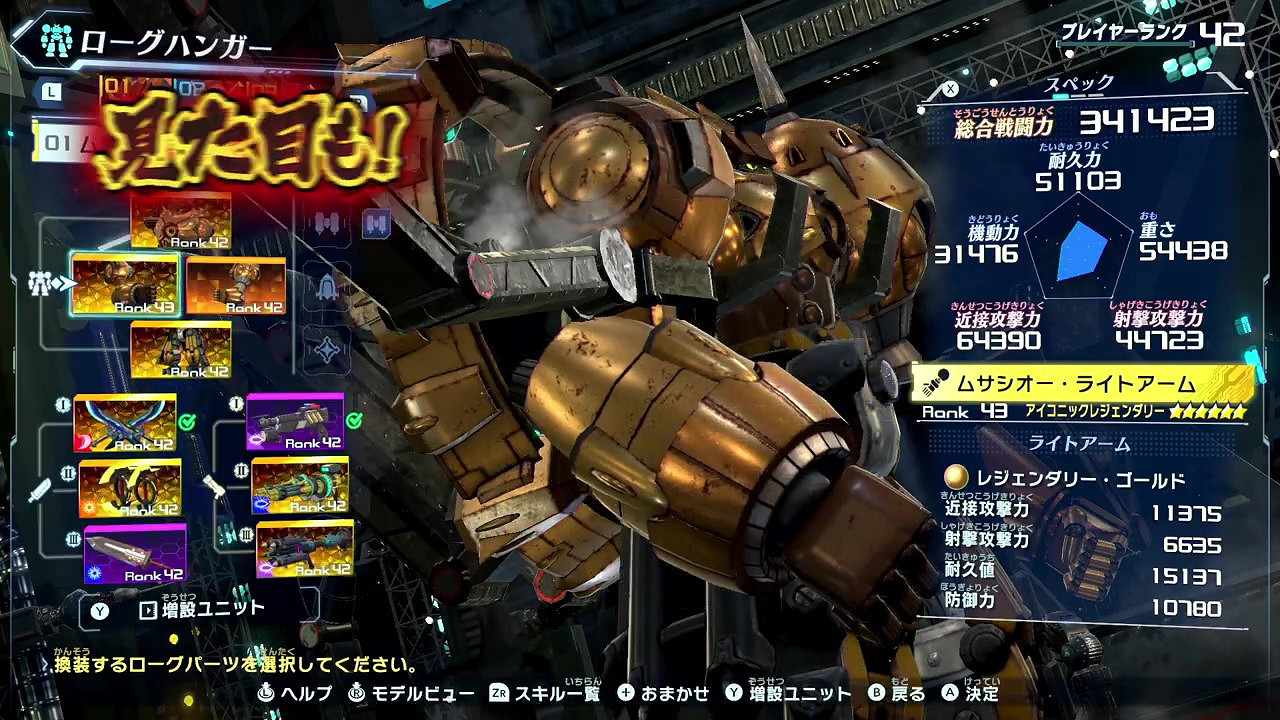Screen dimensions: 1280x720
Task: Select the Rank 43 left arm thumbnail
Action: tap(124, 285)
